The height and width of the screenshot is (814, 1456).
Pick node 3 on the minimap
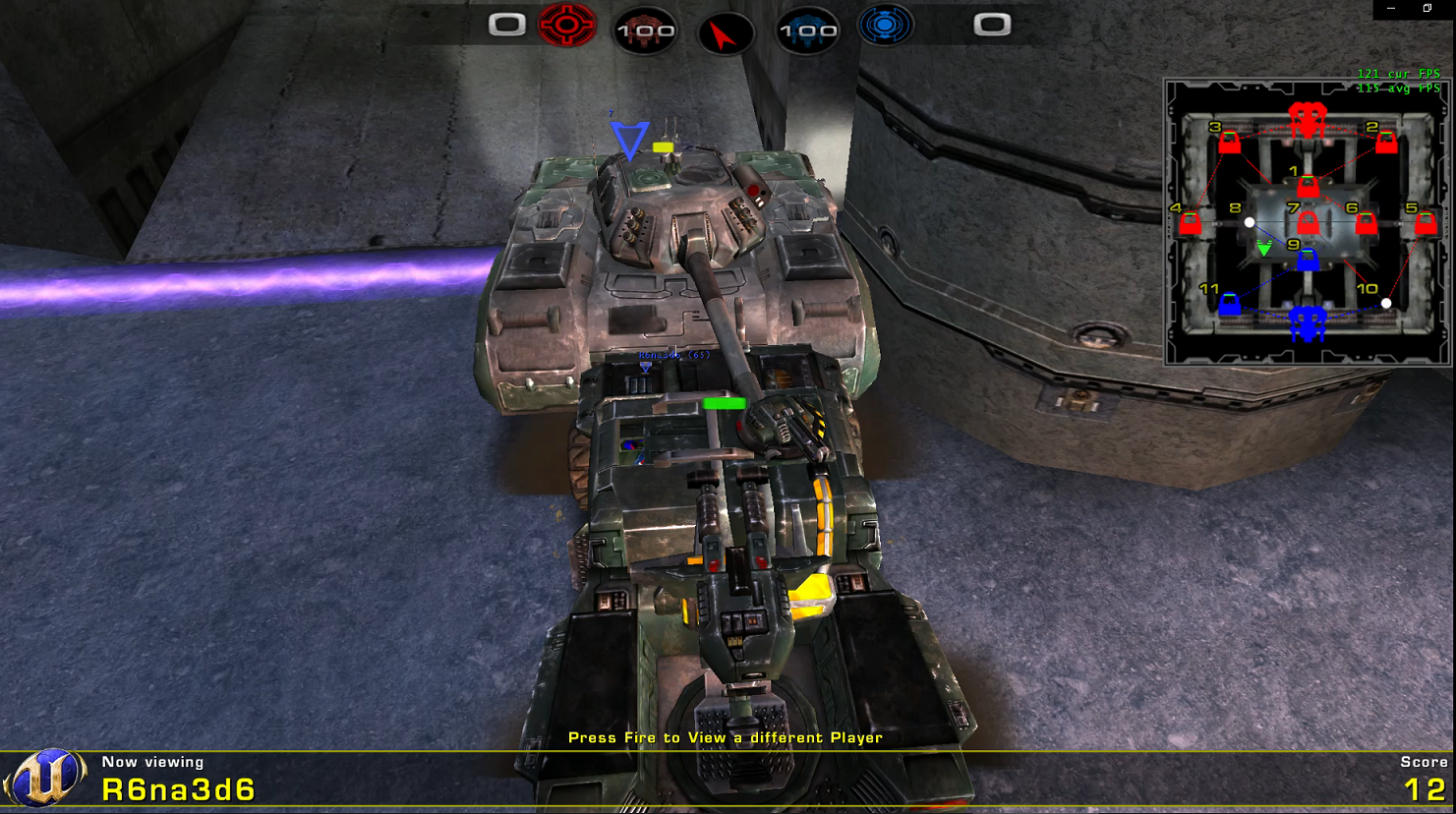(1229, 144)
